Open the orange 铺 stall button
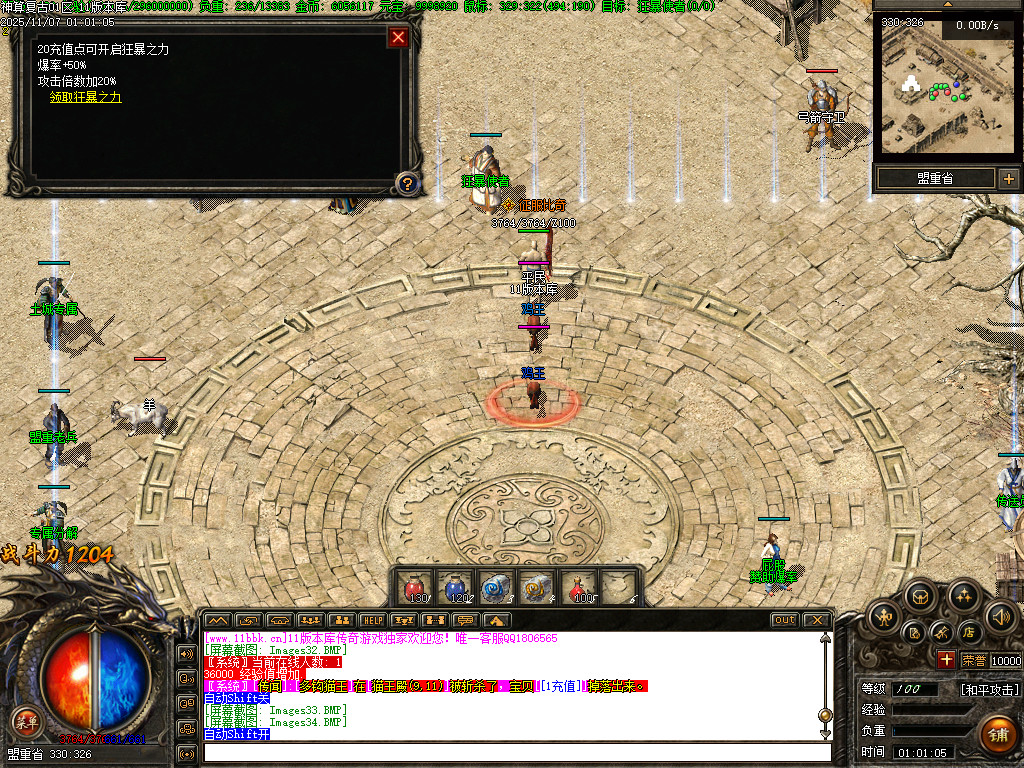This screenshot has height=768, width=1024. [996, 735]
